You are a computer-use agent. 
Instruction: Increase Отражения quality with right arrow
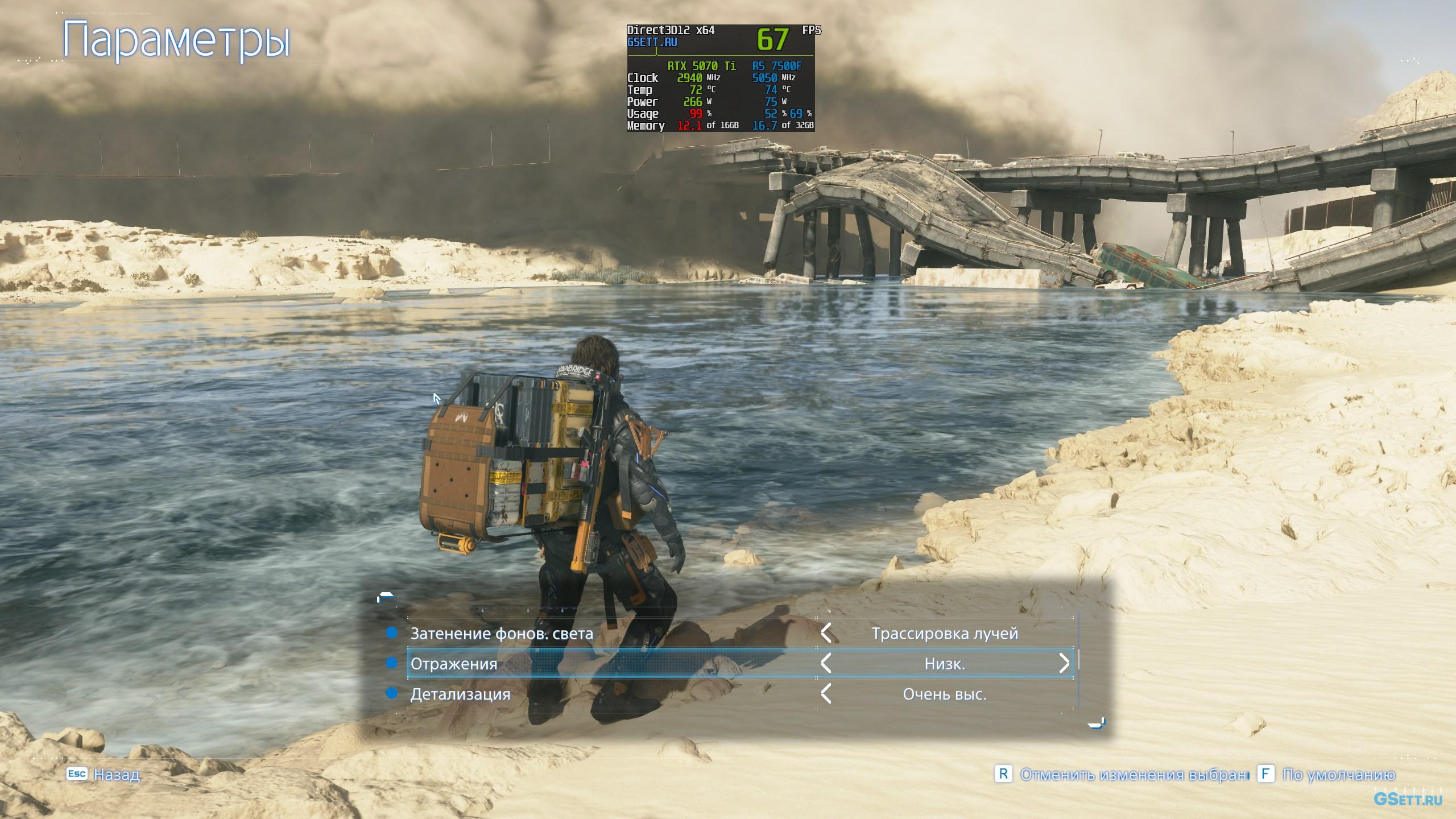click(1064, 663)
